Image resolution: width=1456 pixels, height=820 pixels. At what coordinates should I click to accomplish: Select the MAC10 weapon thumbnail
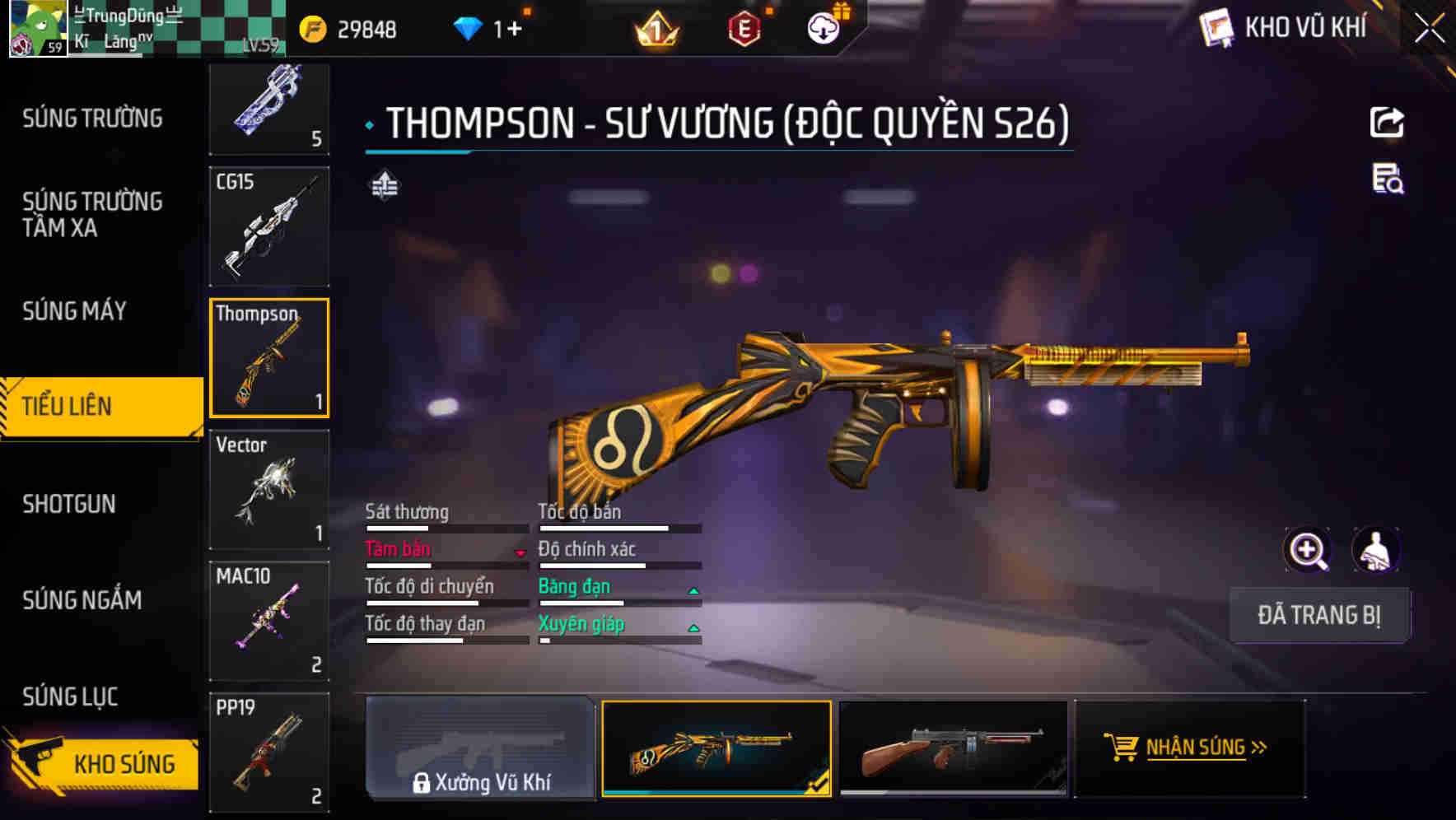coord(269,620)
